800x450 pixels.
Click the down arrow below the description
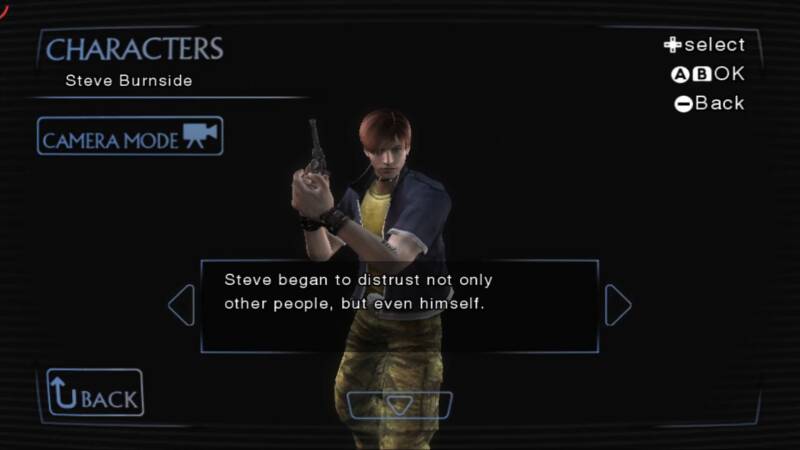[x=399, y=405]
